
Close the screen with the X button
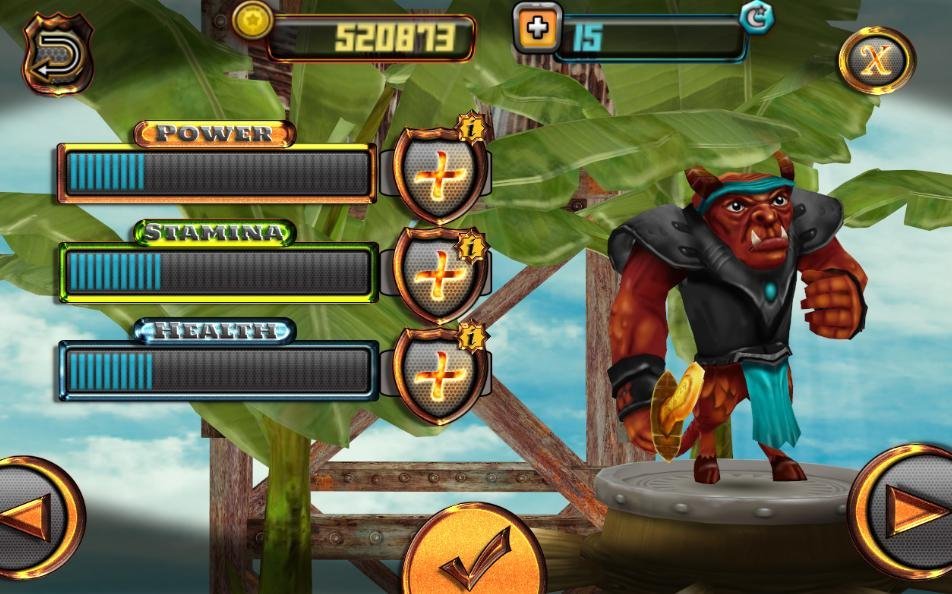(x=876, y=60)
